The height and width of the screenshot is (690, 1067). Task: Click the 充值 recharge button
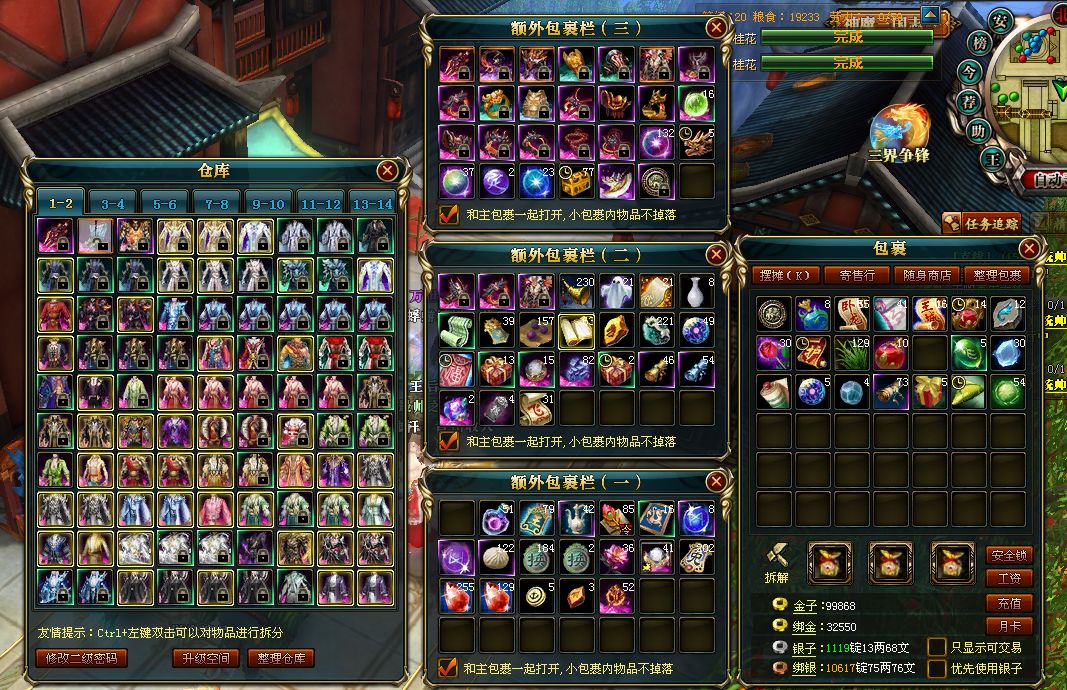[x=1008, y=603]
